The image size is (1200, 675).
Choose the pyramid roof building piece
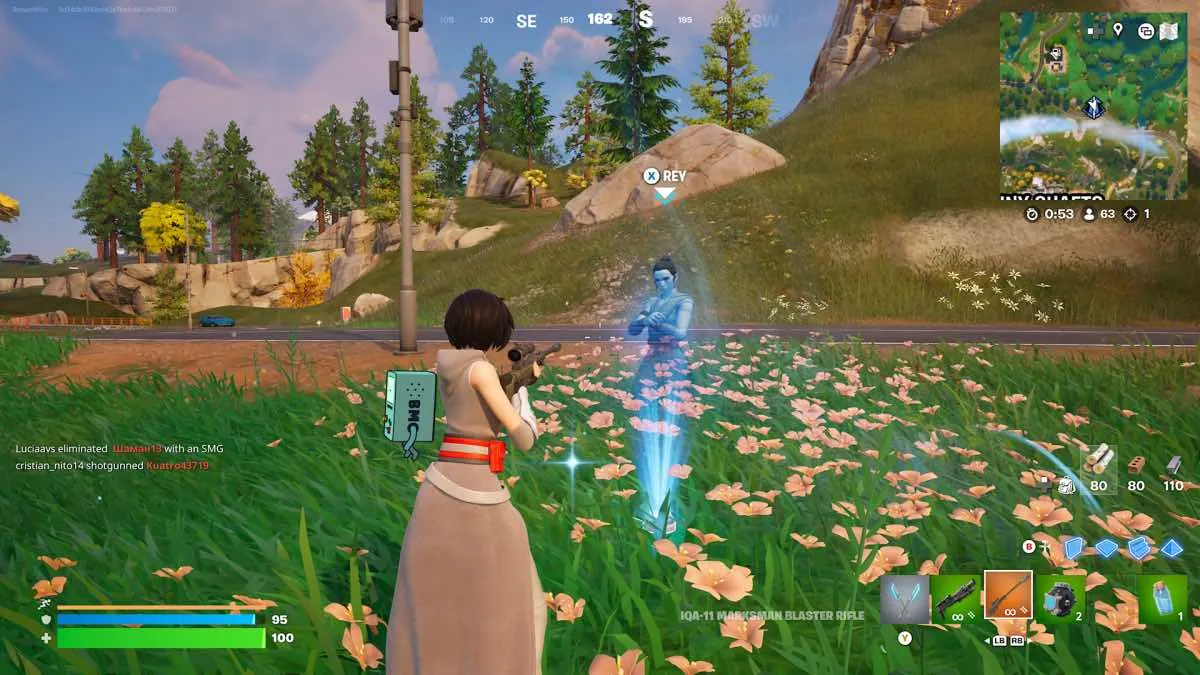(x=1172, y=548)
